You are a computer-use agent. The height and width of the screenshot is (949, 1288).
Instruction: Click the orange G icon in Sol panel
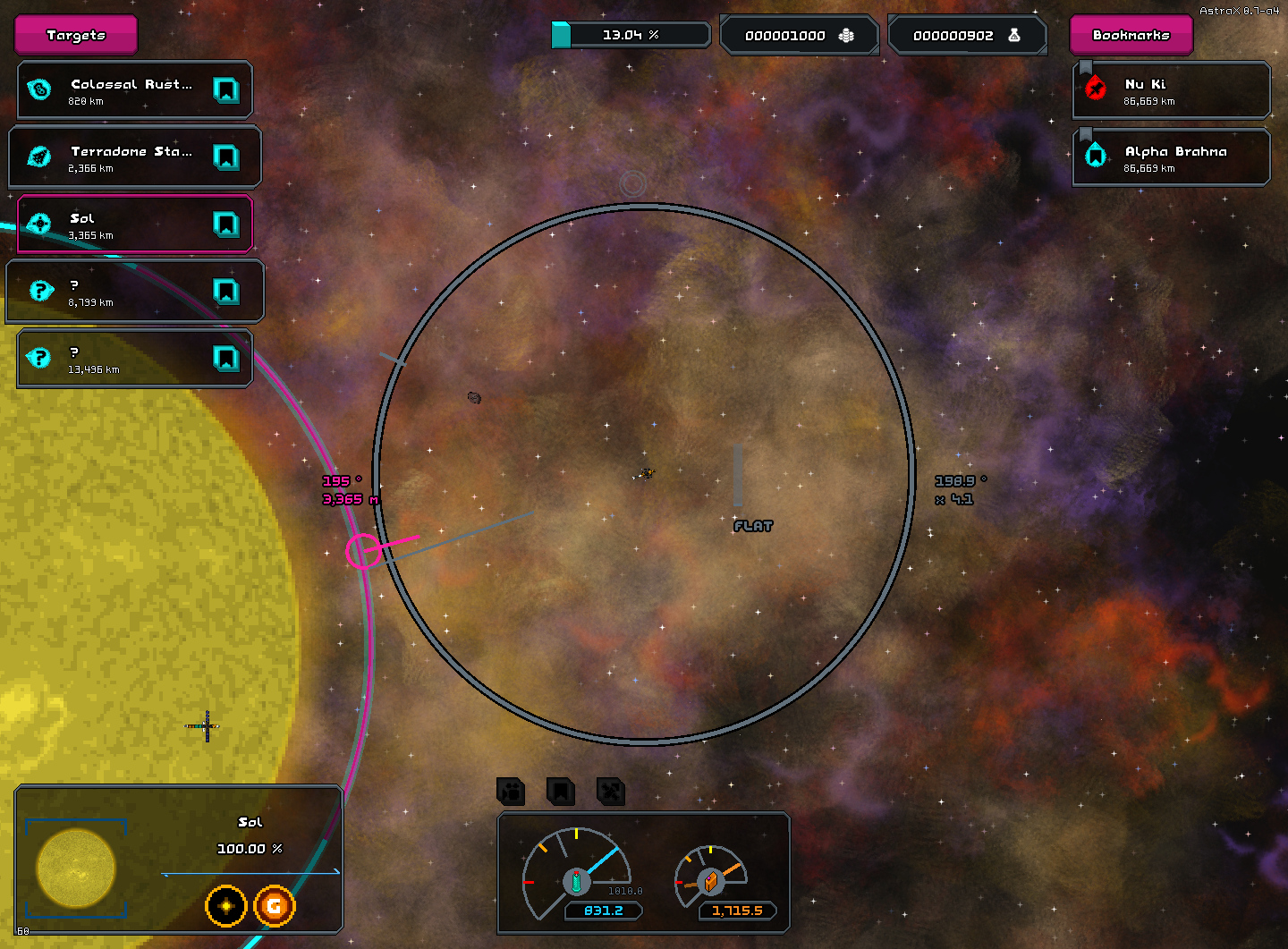(275, 906)
